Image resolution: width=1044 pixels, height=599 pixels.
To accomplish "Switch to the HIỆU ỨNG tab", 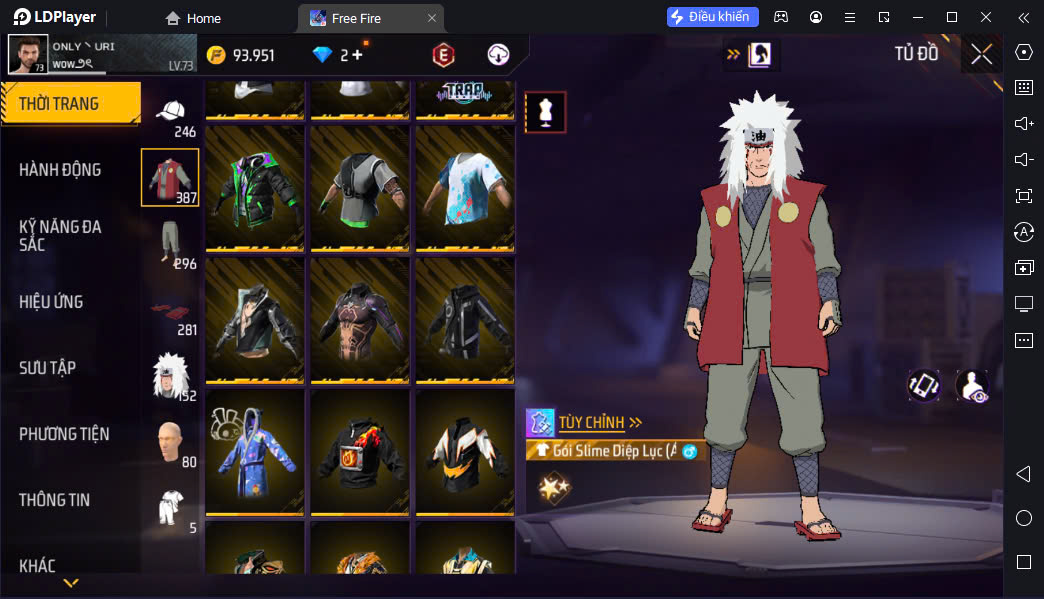I will point(51,302).
